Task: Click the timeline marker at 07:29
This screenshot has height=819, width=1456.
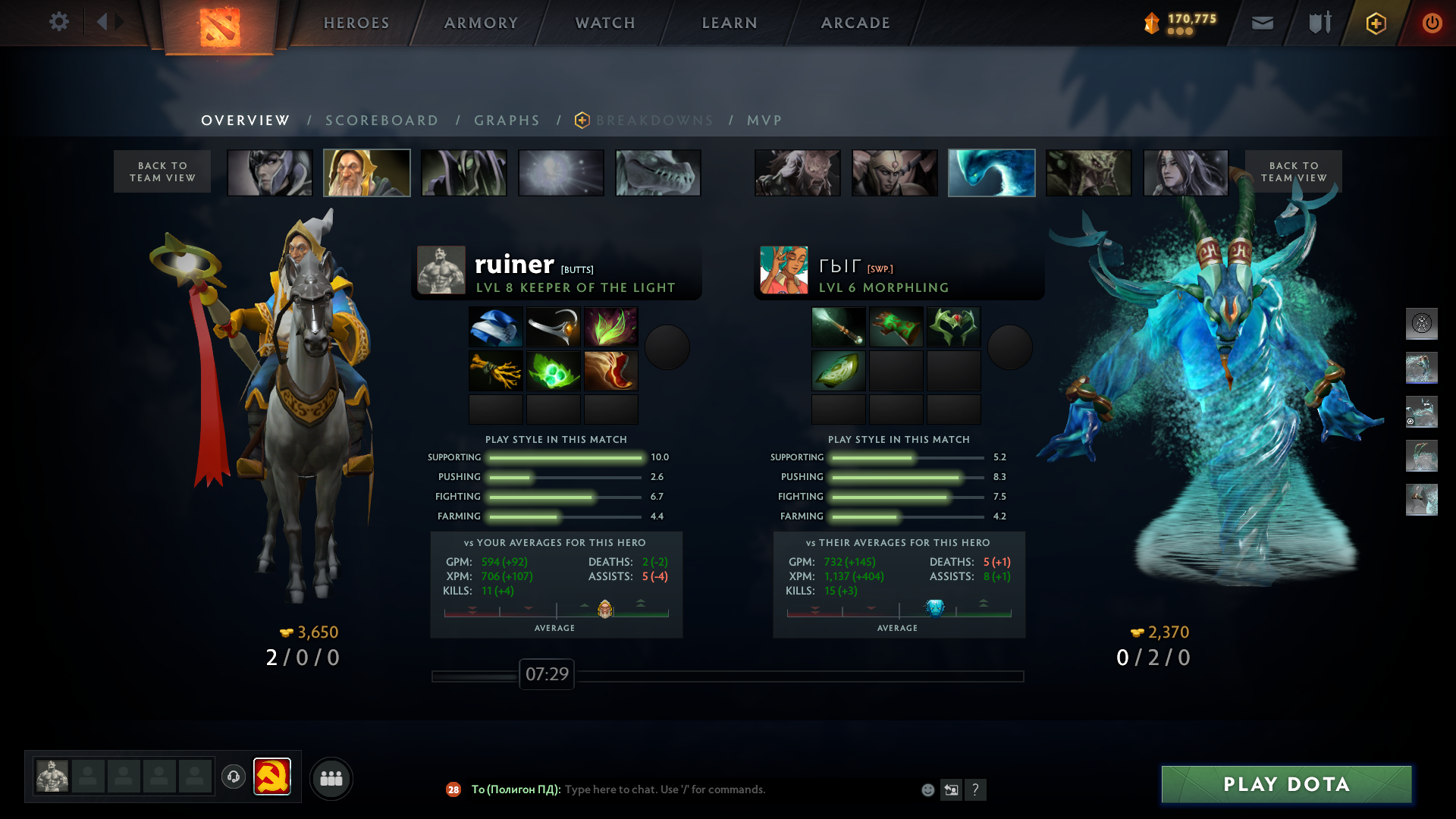Action: point(547,674)
